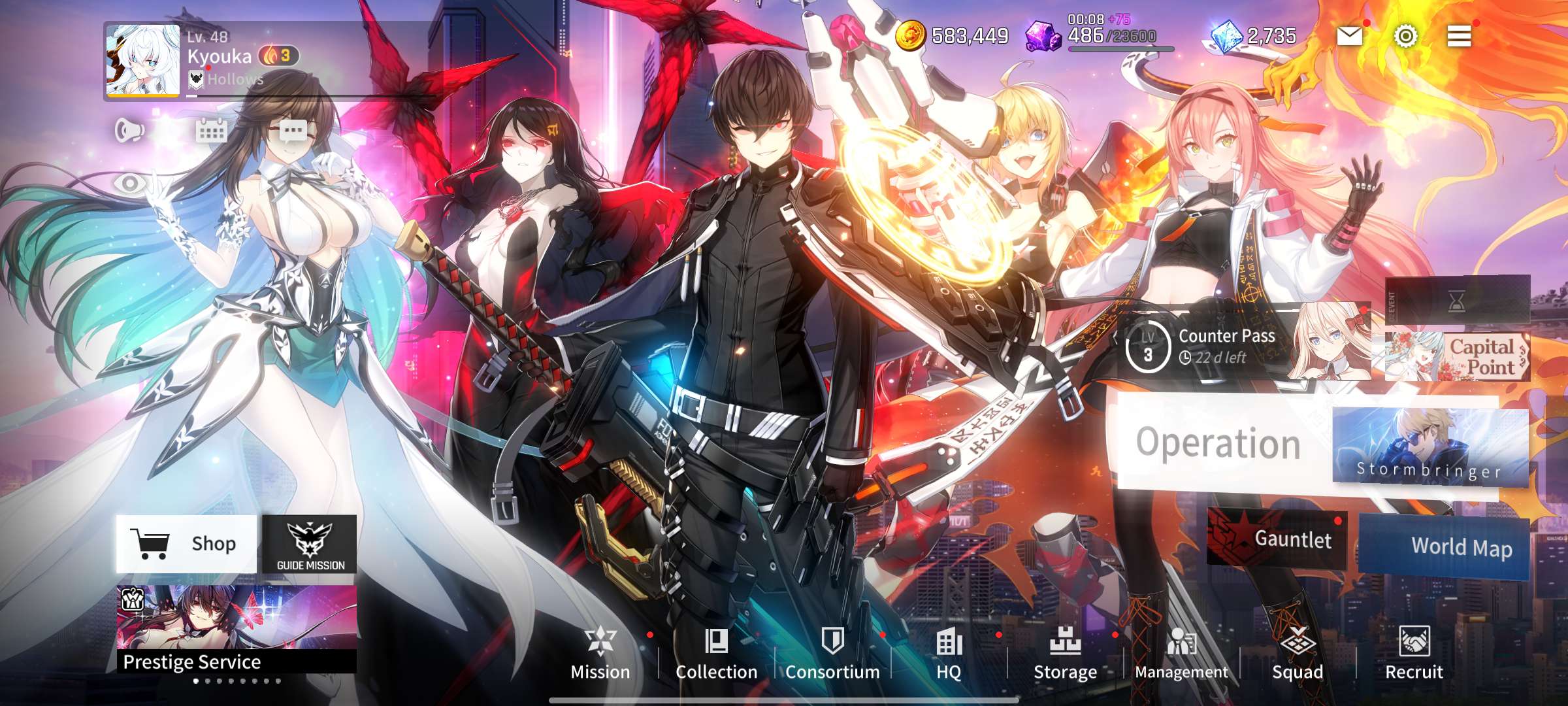
Task: Open the gear settings icon
Action: (x=1405, y=36)
